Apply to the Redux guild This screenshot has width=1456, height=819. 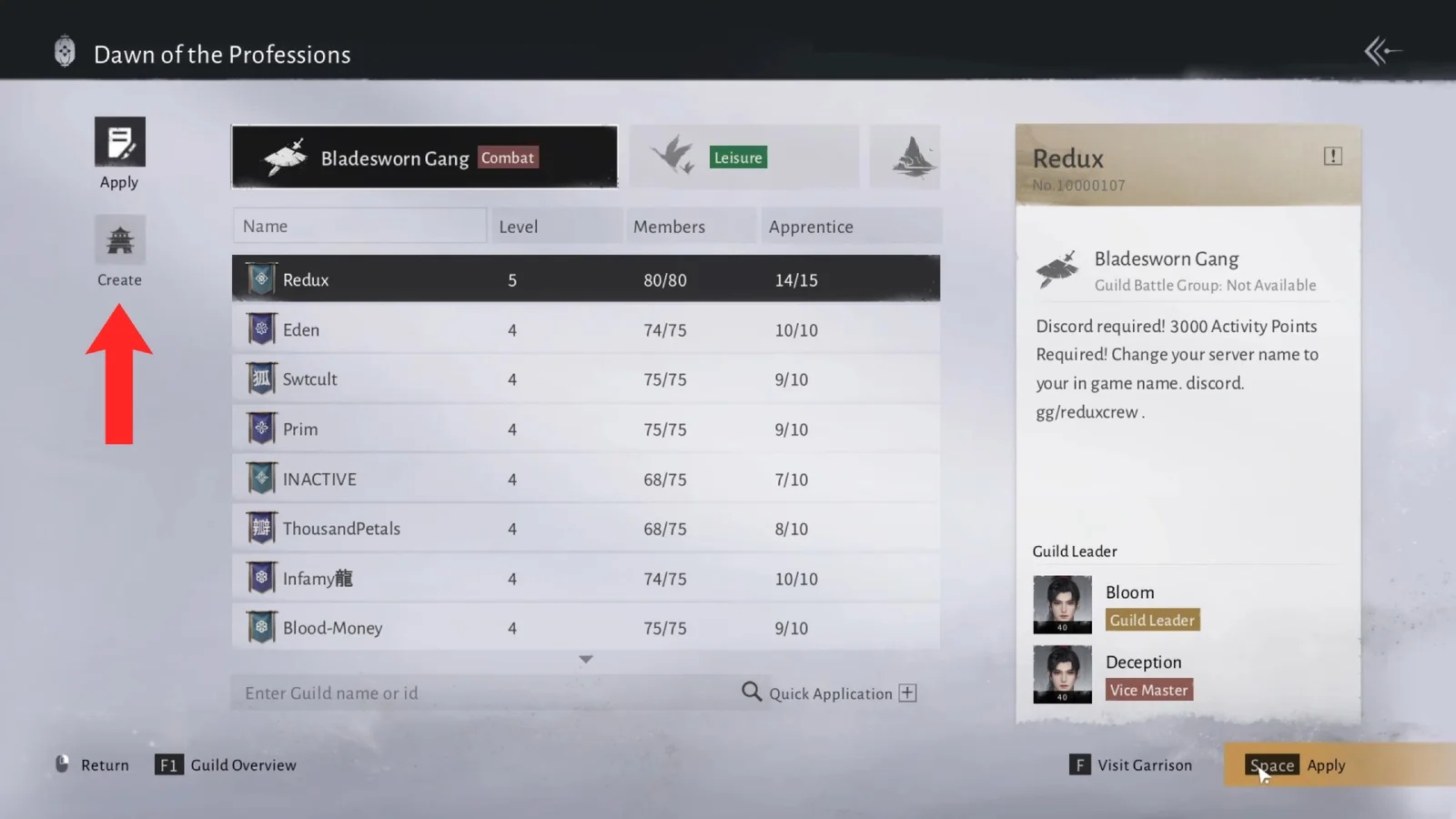(1299, 765)
